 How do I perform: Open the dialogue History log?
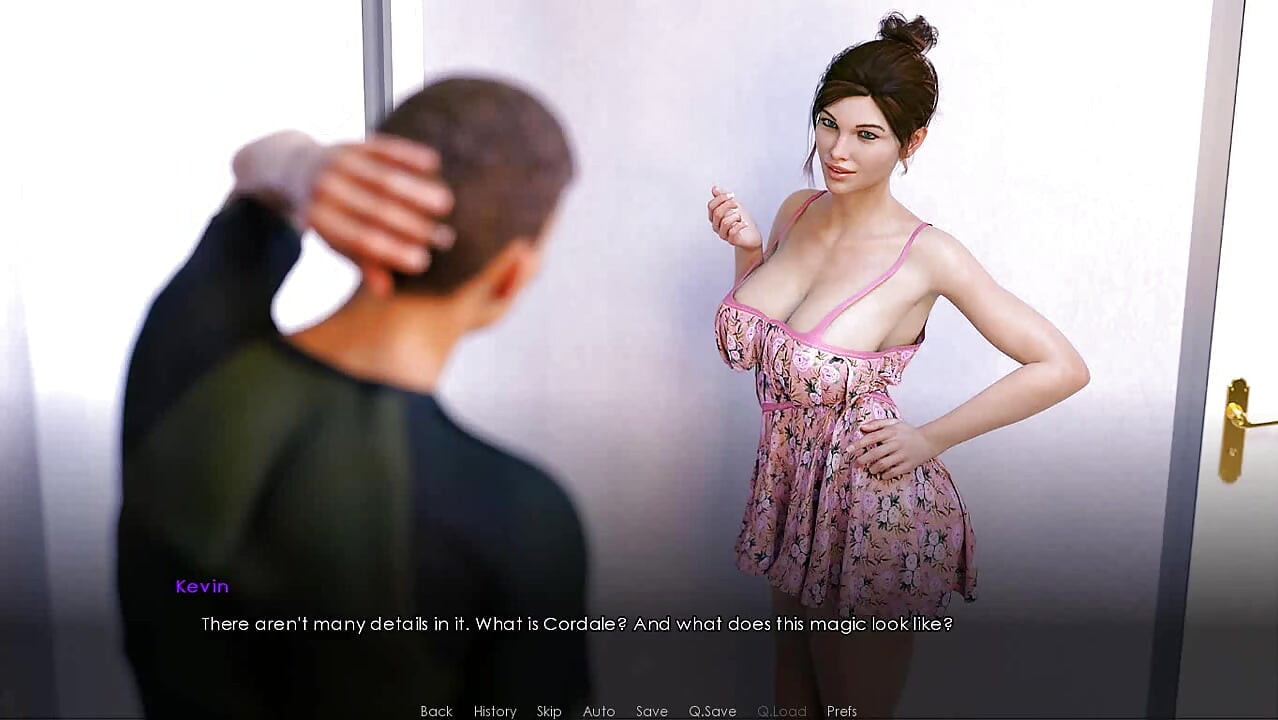click(x=495, y=711)
